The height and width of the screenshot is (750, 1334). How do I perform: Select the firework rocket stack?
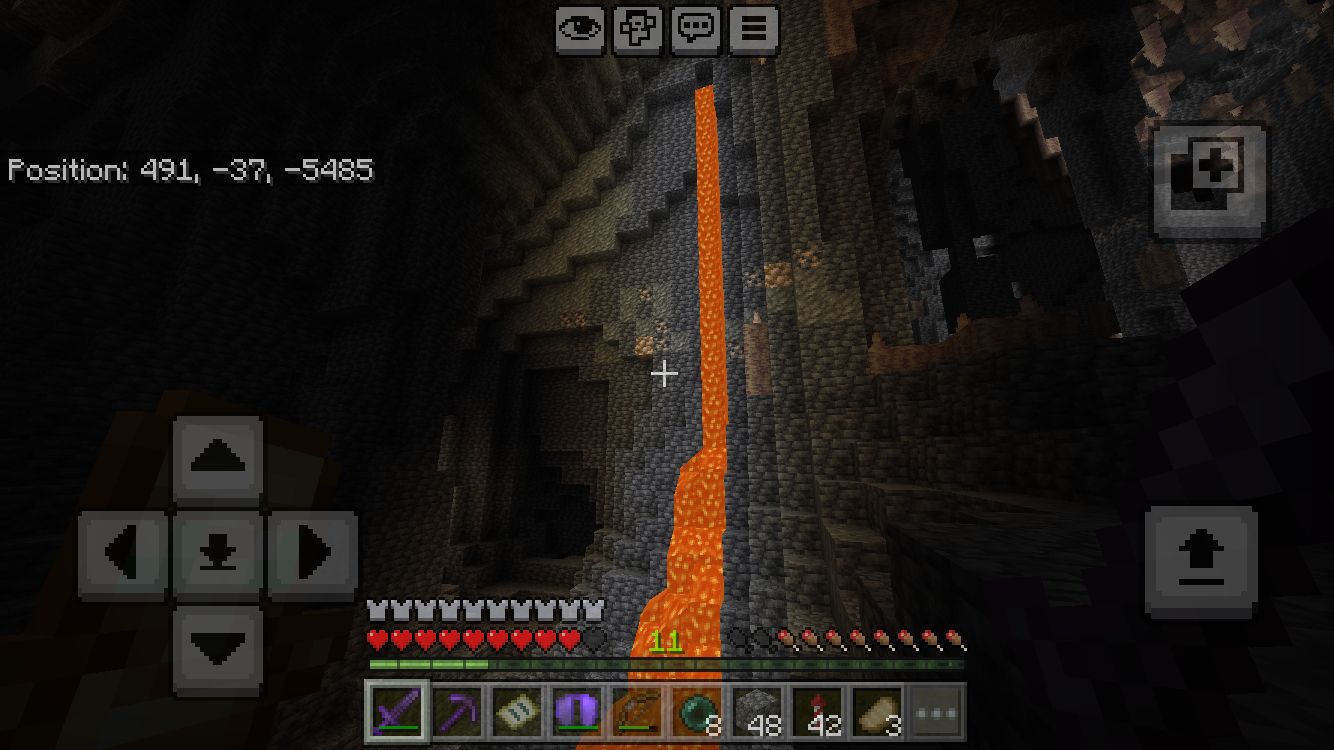pos(817,713)
